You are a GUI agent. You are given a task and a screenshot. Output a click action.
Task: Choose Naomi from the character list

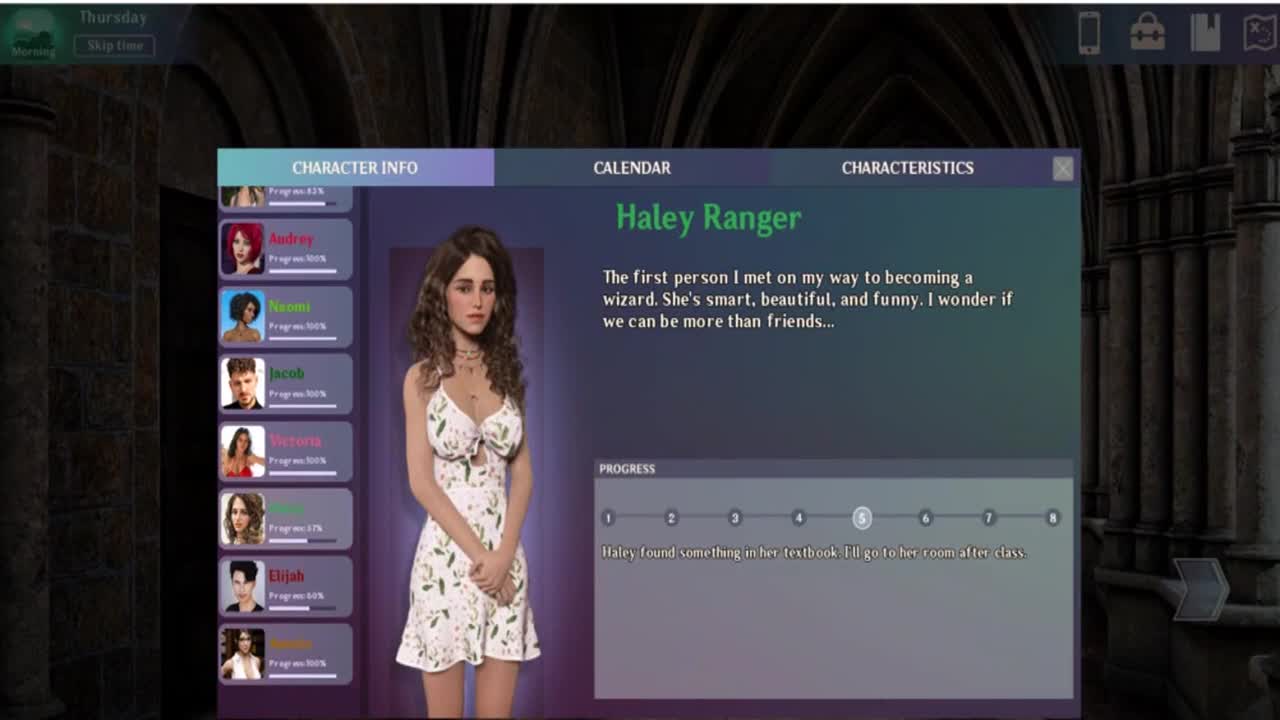(x=286, y=316)
